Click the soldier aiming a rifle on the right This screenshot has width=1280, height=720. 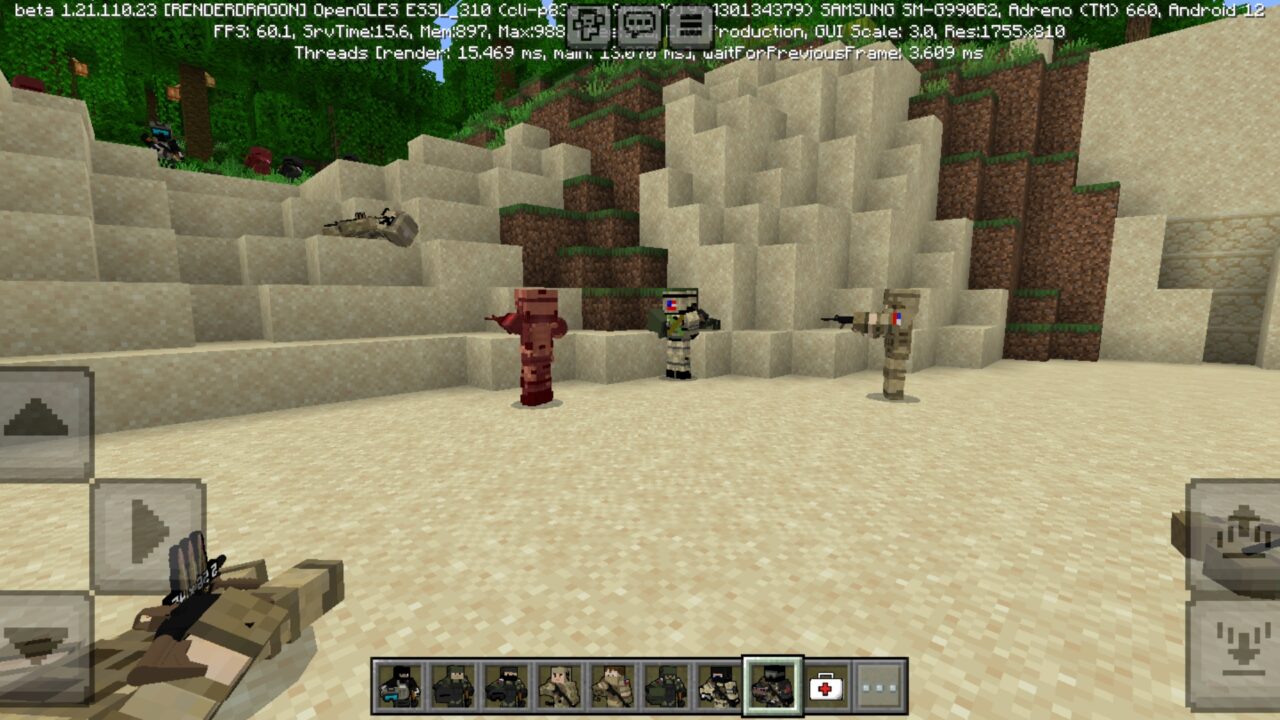pyautogui.click(x=895, y=345)
